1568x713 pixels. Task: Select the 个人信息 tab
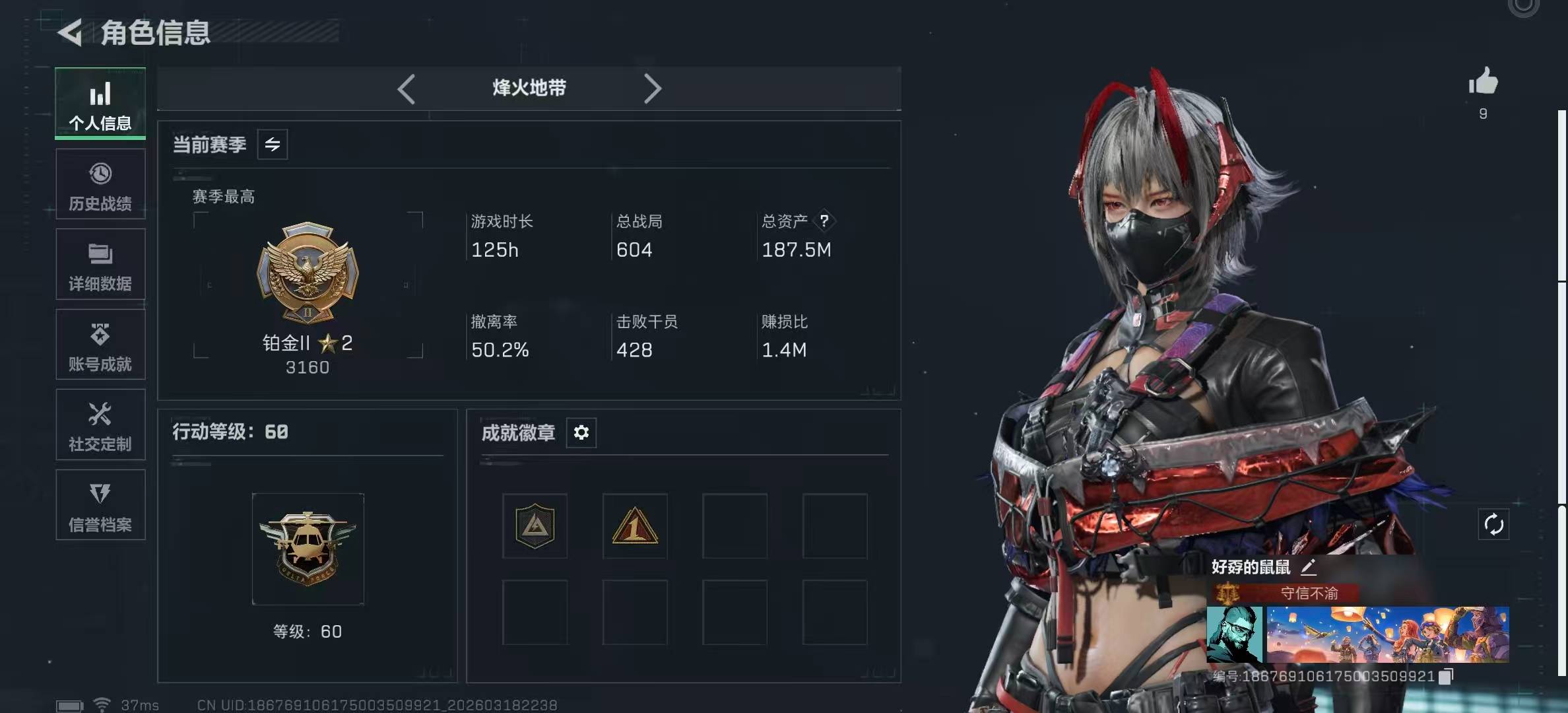pos(100,104)
